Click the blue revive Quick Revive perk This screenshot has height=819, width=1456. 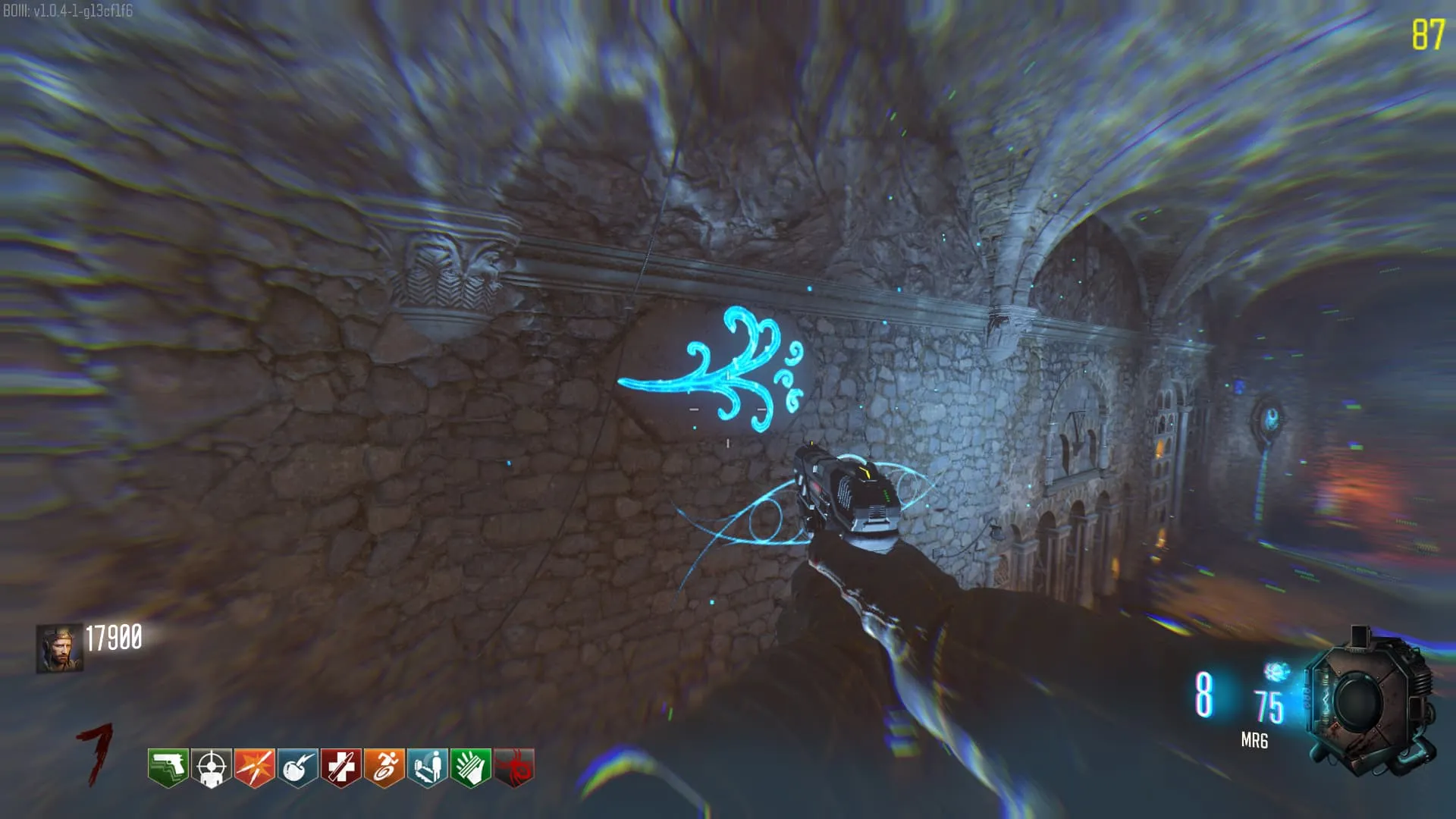pyautogui.click(x=427, y=767)
